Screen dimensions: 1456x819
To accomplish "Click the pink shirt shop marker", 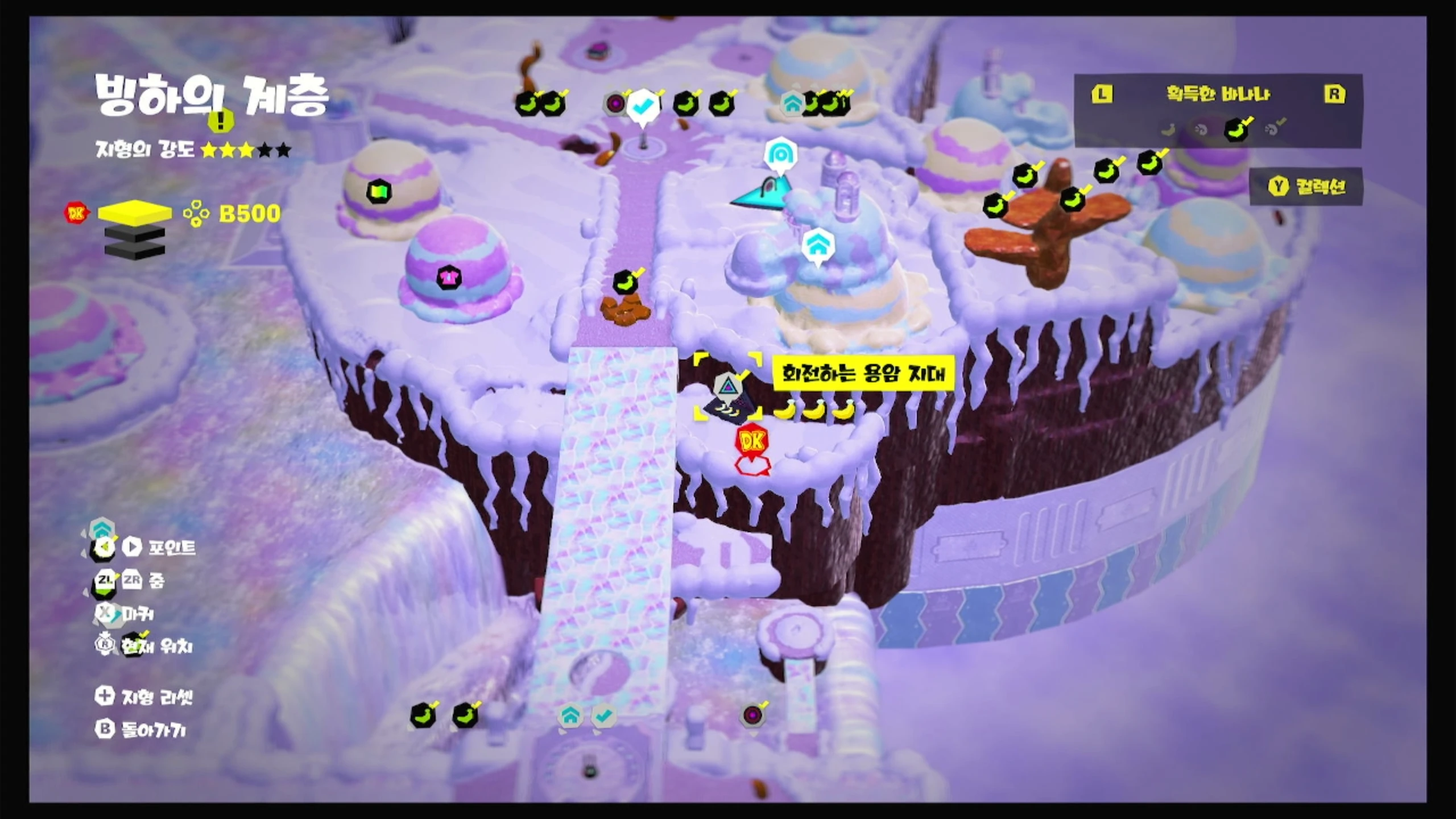I will tap(449, 278).
